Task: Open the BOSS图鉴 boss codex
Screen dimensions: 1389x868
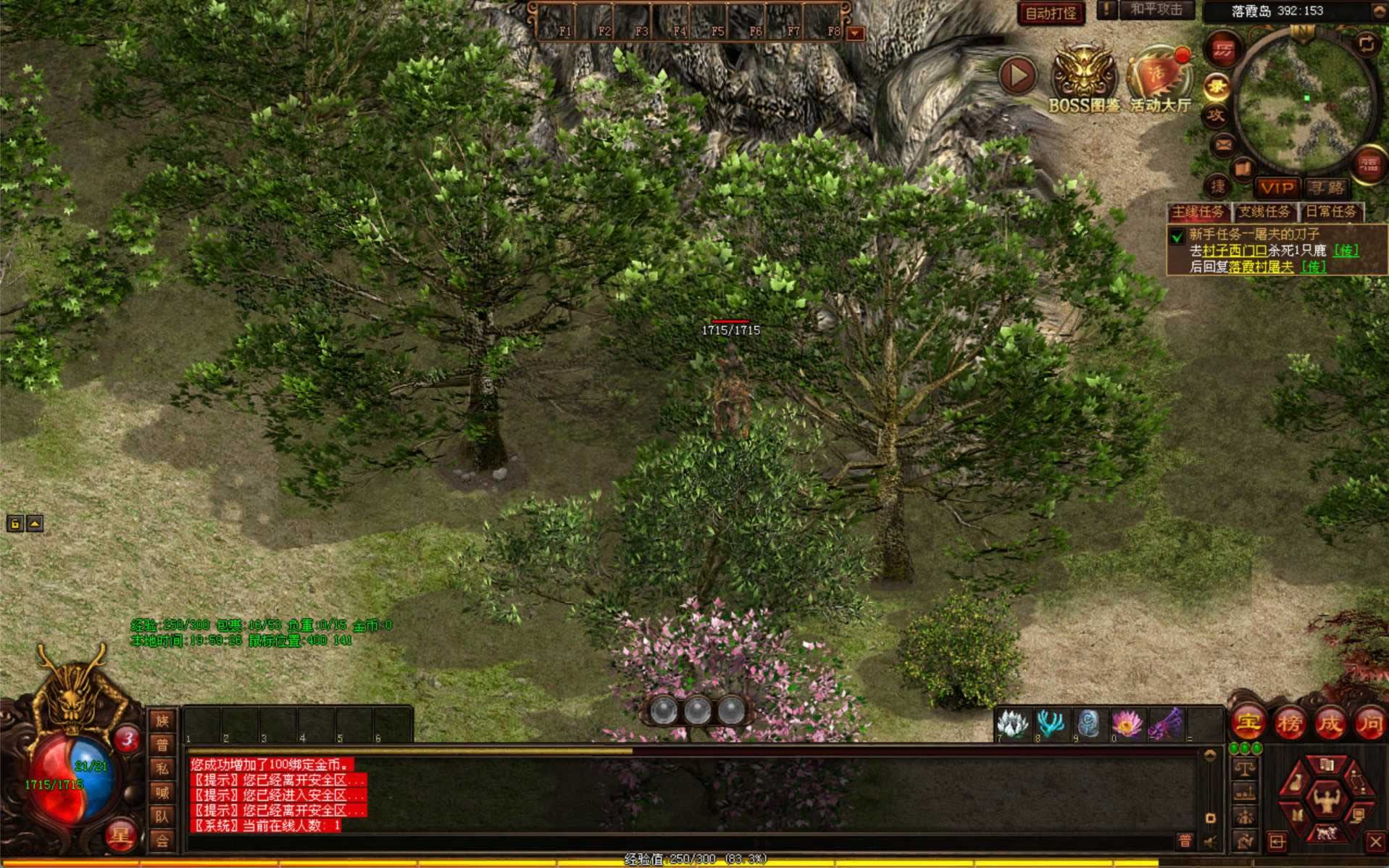Action: tap(1084, 80)
